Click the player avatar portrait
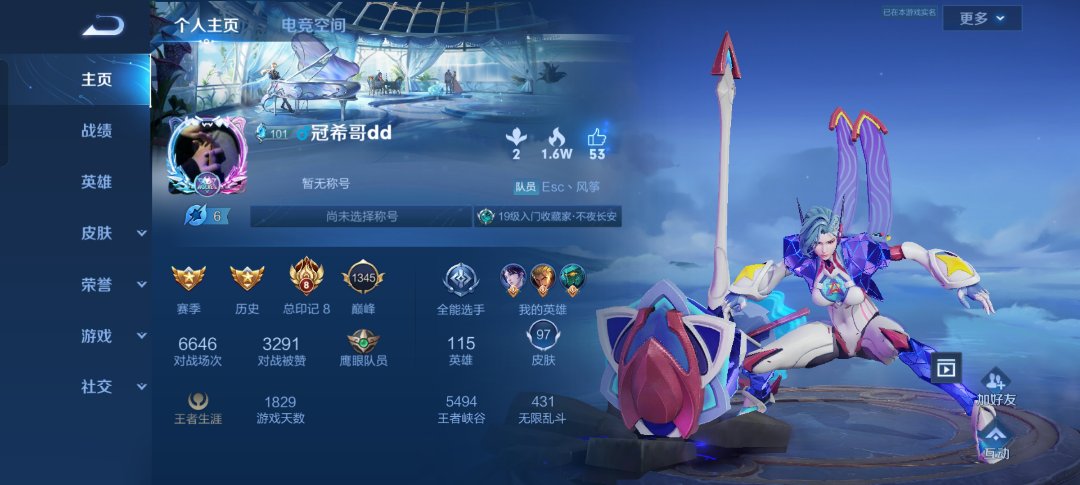1080x485 pixels. point(207,156)
